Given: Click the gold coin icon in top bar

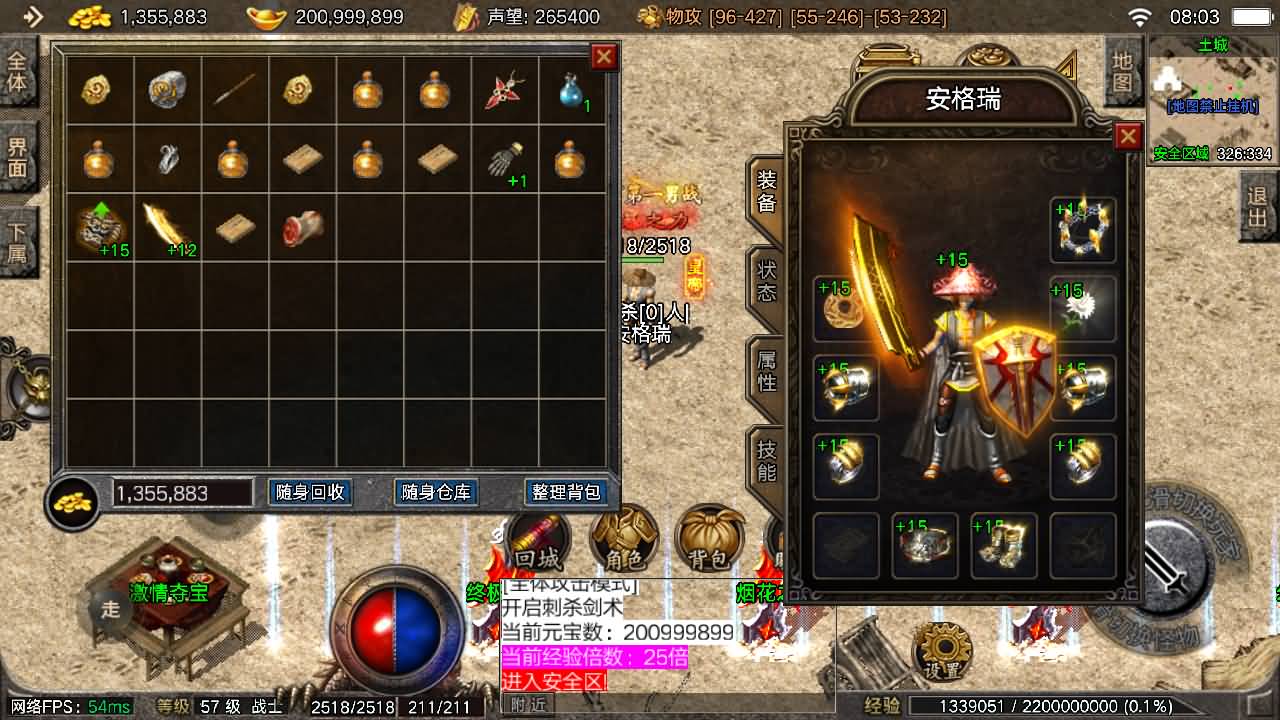Looking at the screenshot, I should pyautogui.click(x=91, y=17).
